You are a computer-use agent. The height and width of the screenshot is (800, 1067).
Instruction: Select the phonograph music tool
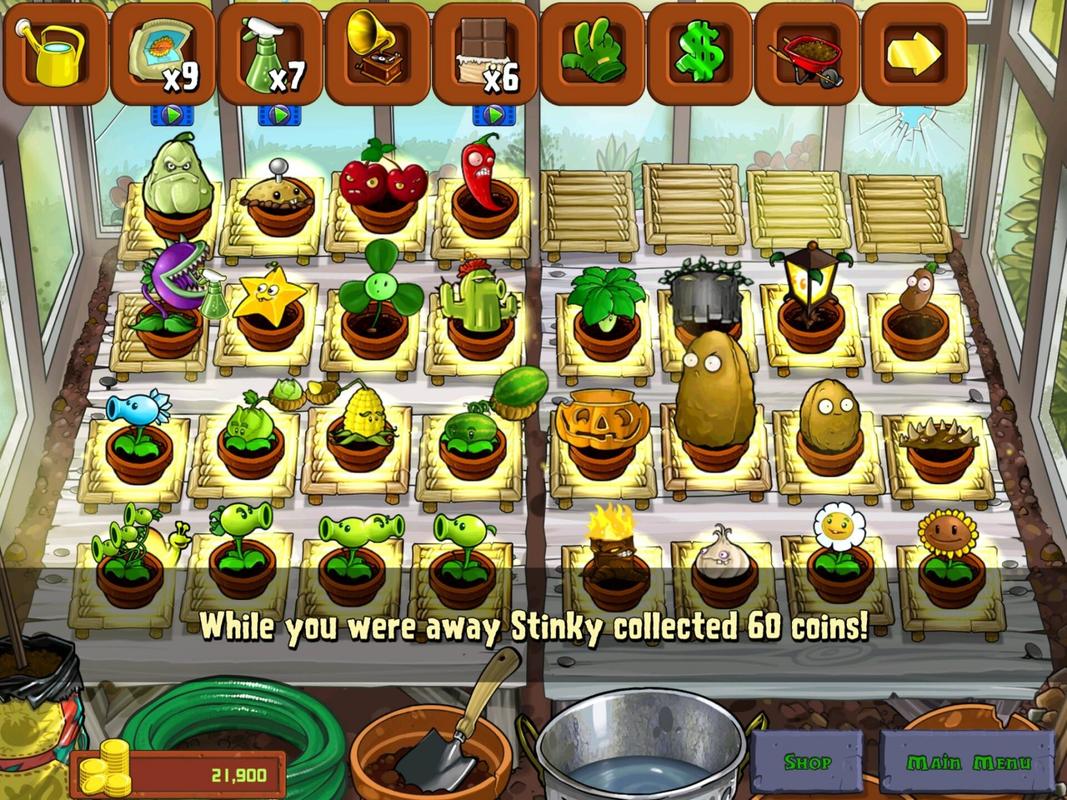[377, 54]
